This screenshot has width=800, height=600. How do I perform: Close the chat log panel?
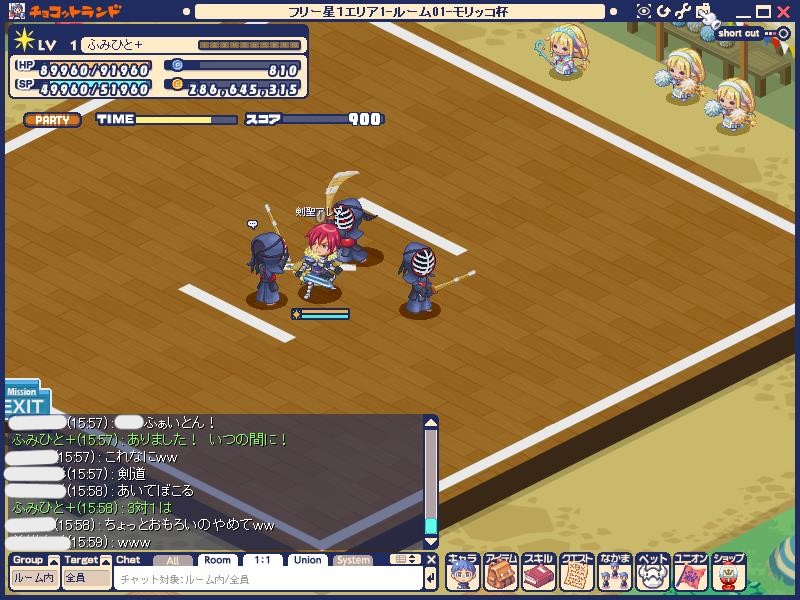(x=432, y=560)
